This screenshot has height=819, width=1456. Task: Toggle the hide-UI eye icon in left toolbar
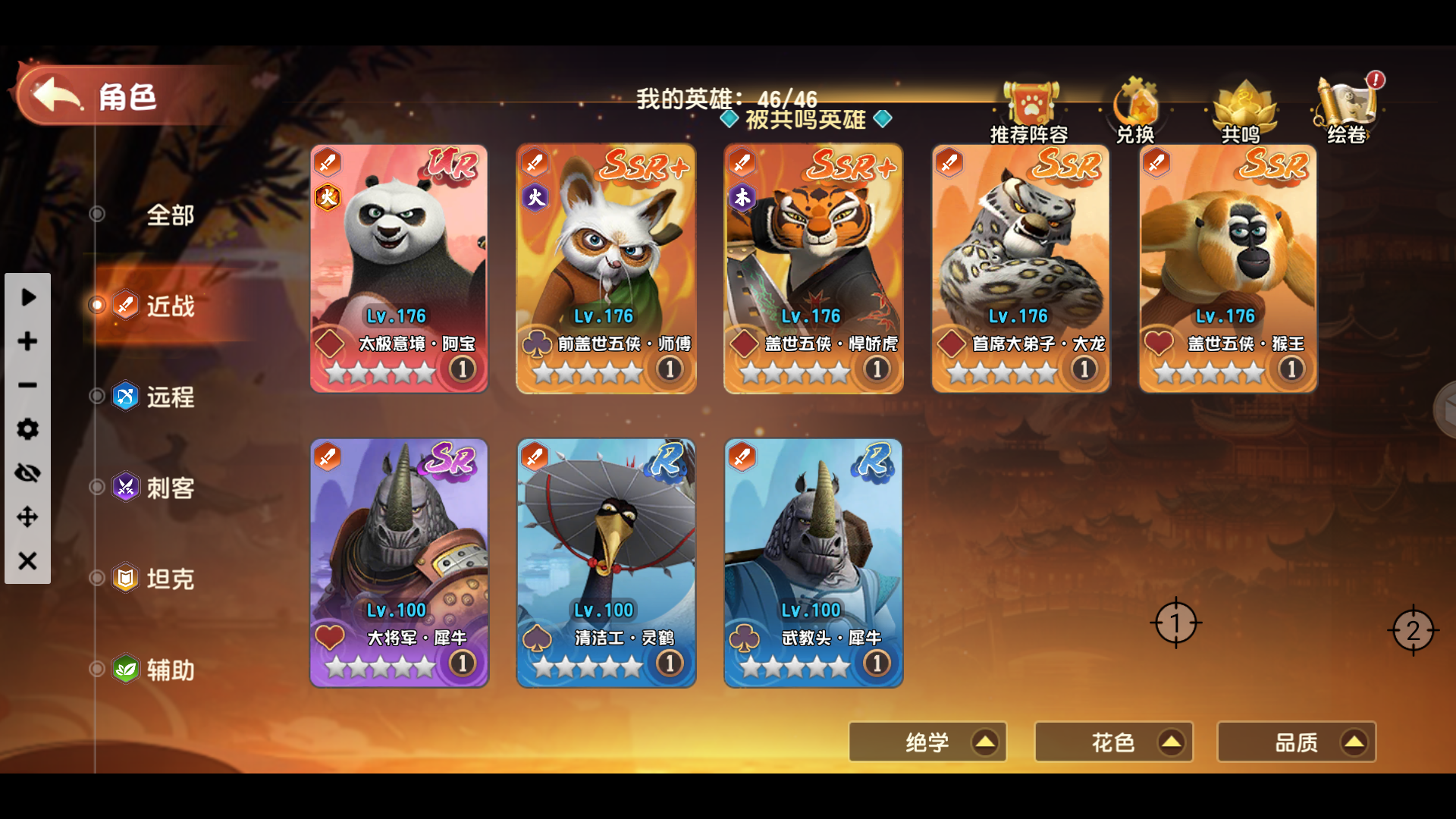[27, 473]
